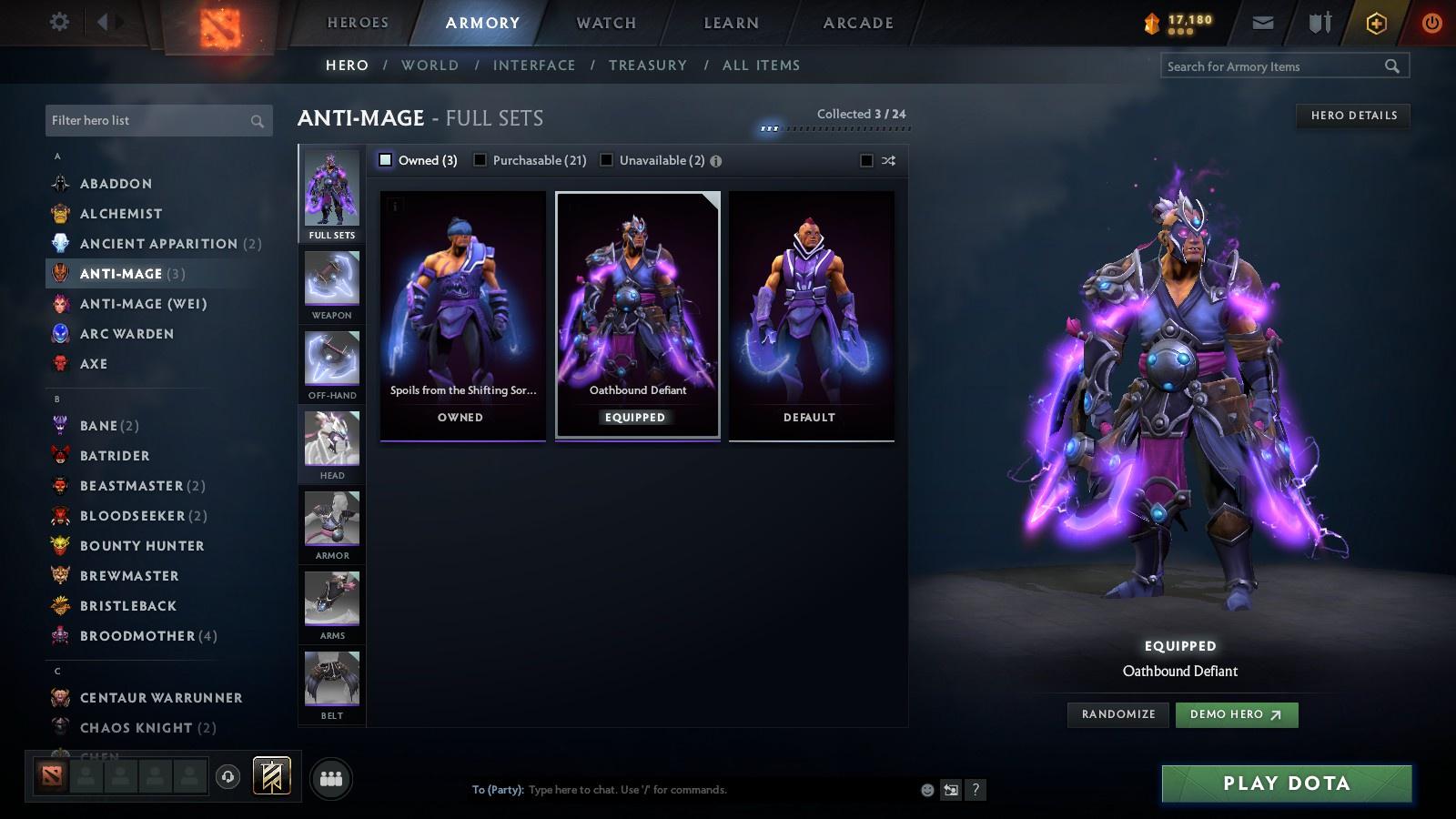
Task: Open the settings gear icon
Action: pos(58,22)
